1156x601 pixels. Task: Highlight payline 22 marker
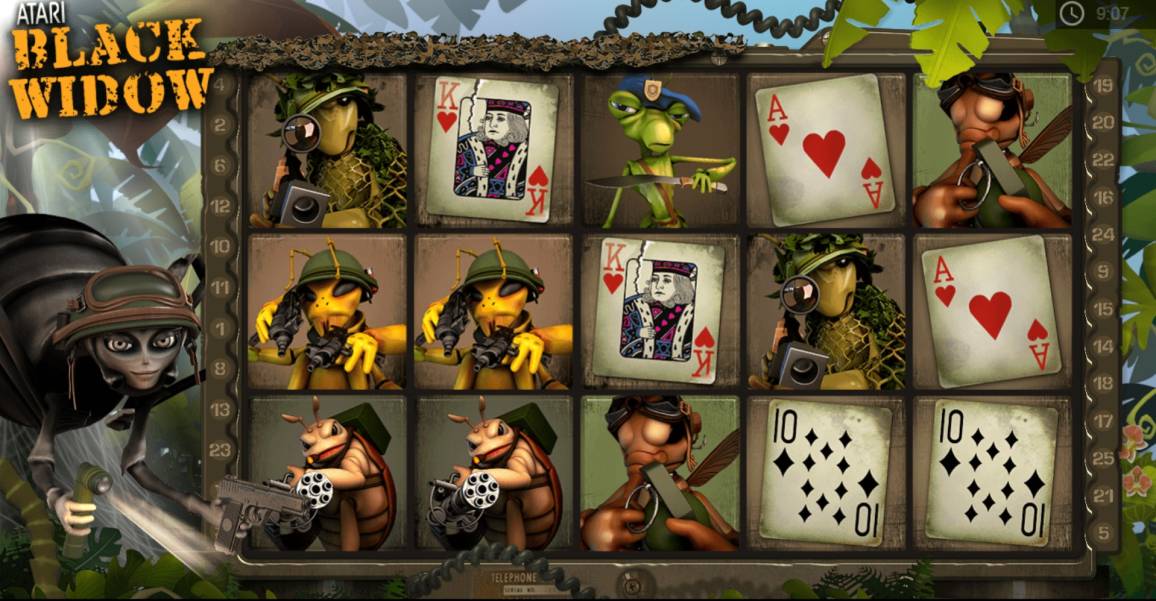[x=1103, y=160]
